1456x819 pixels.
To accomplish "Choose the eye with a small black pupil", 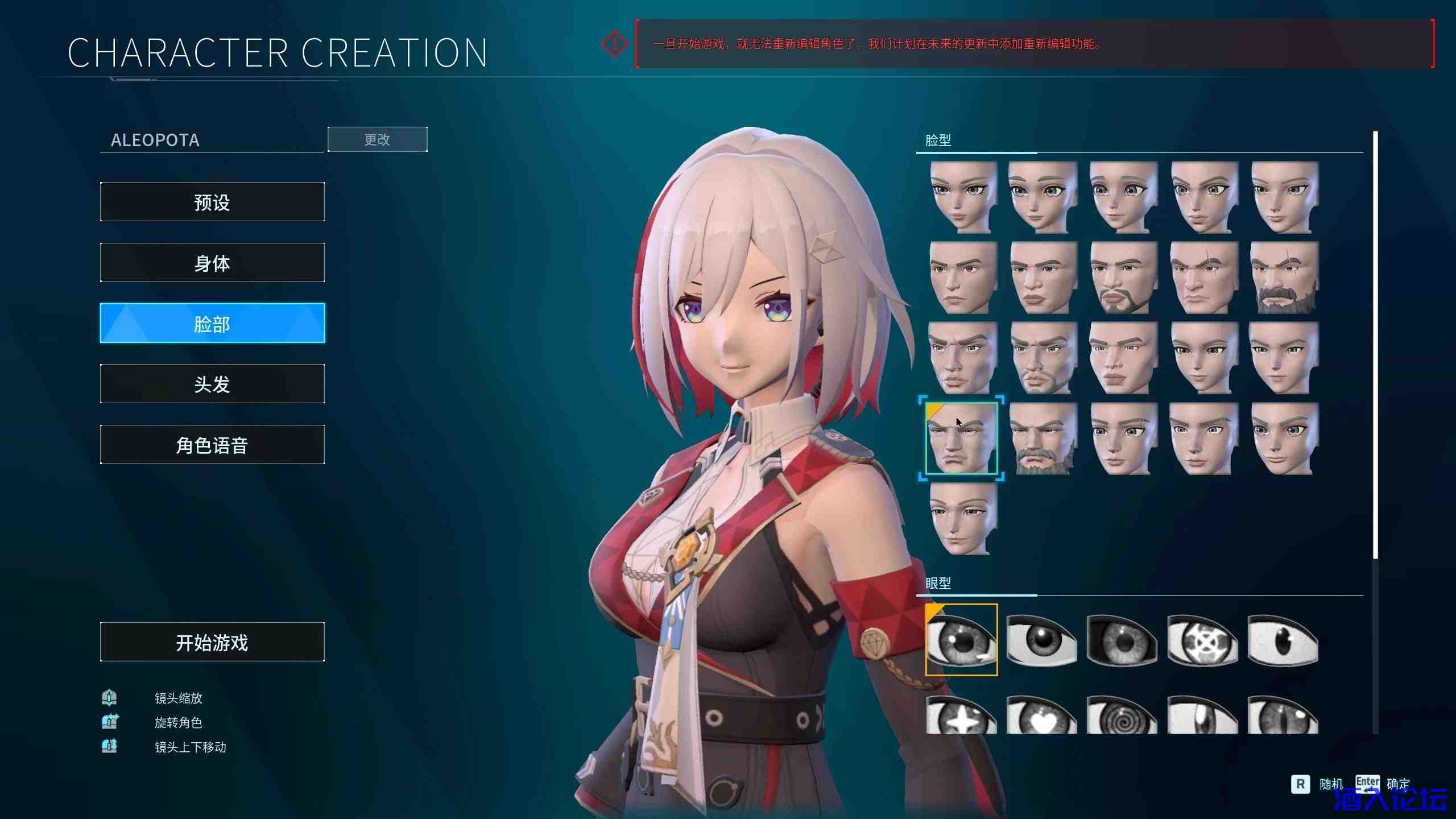I will [1283, 640].
